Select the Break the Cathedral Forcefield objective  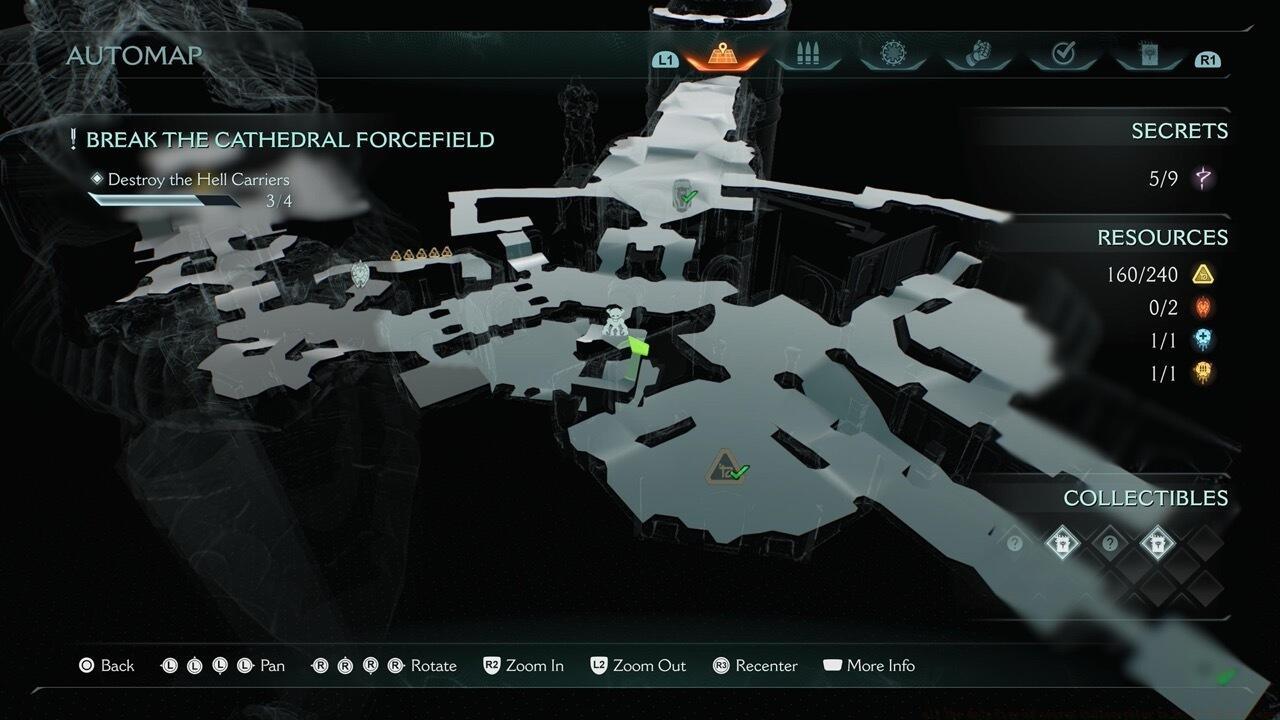(x=289, y=139)
